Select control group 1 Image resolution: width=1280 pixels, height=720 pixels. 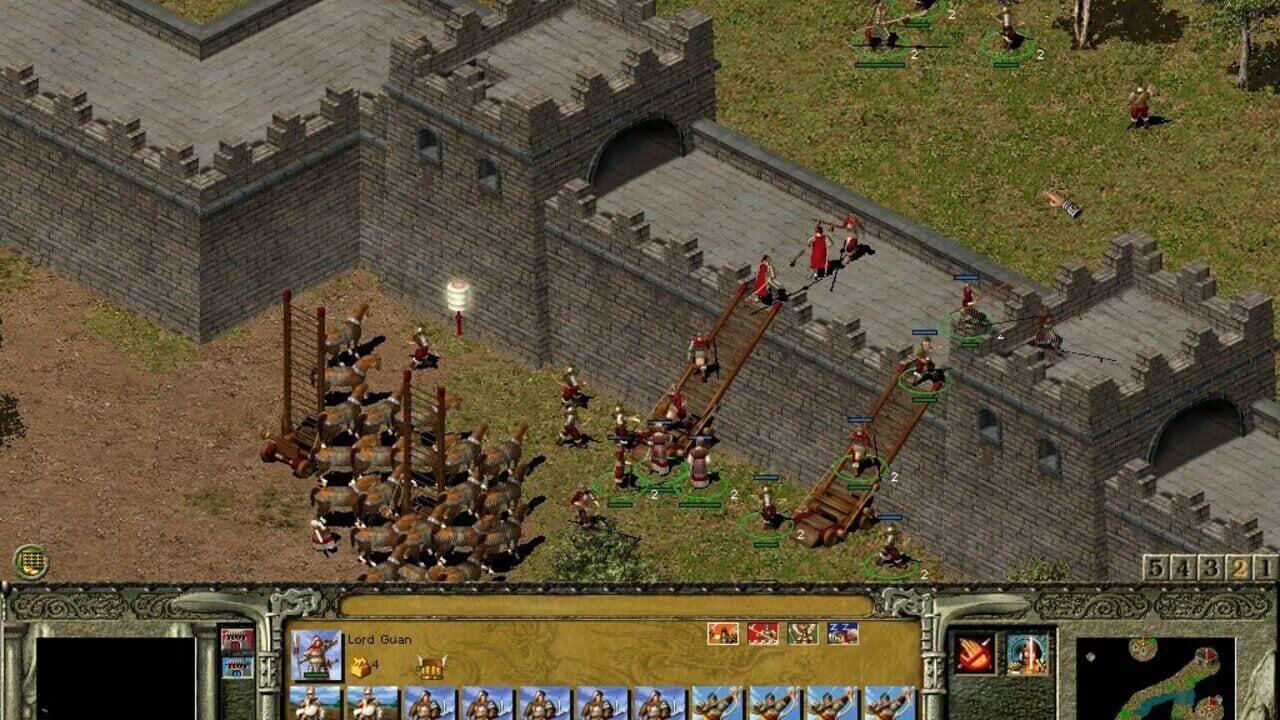tap(1266, 568)
